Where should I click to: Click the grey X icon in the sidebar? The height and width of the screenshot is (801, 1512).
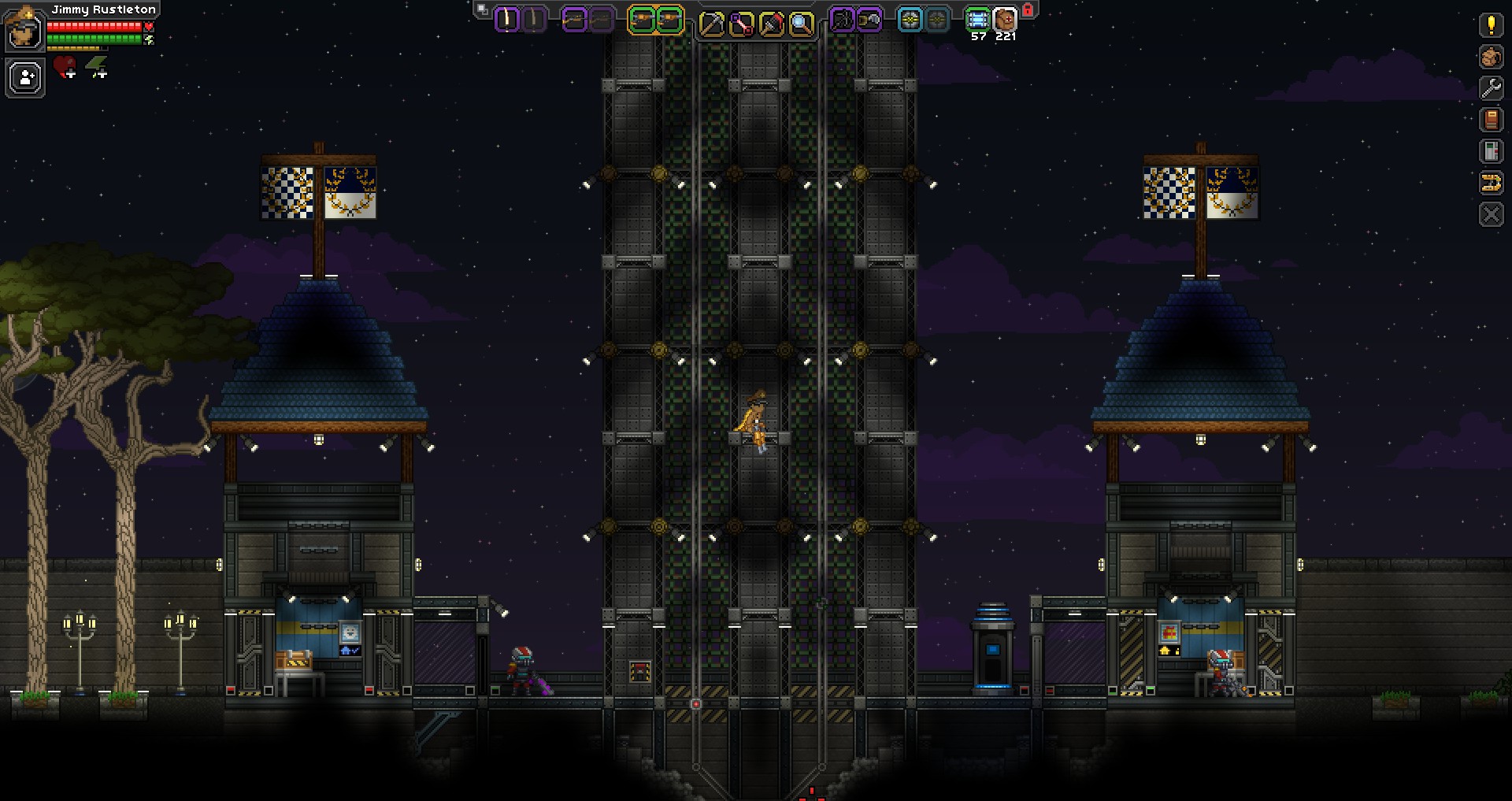point(1491,214)
